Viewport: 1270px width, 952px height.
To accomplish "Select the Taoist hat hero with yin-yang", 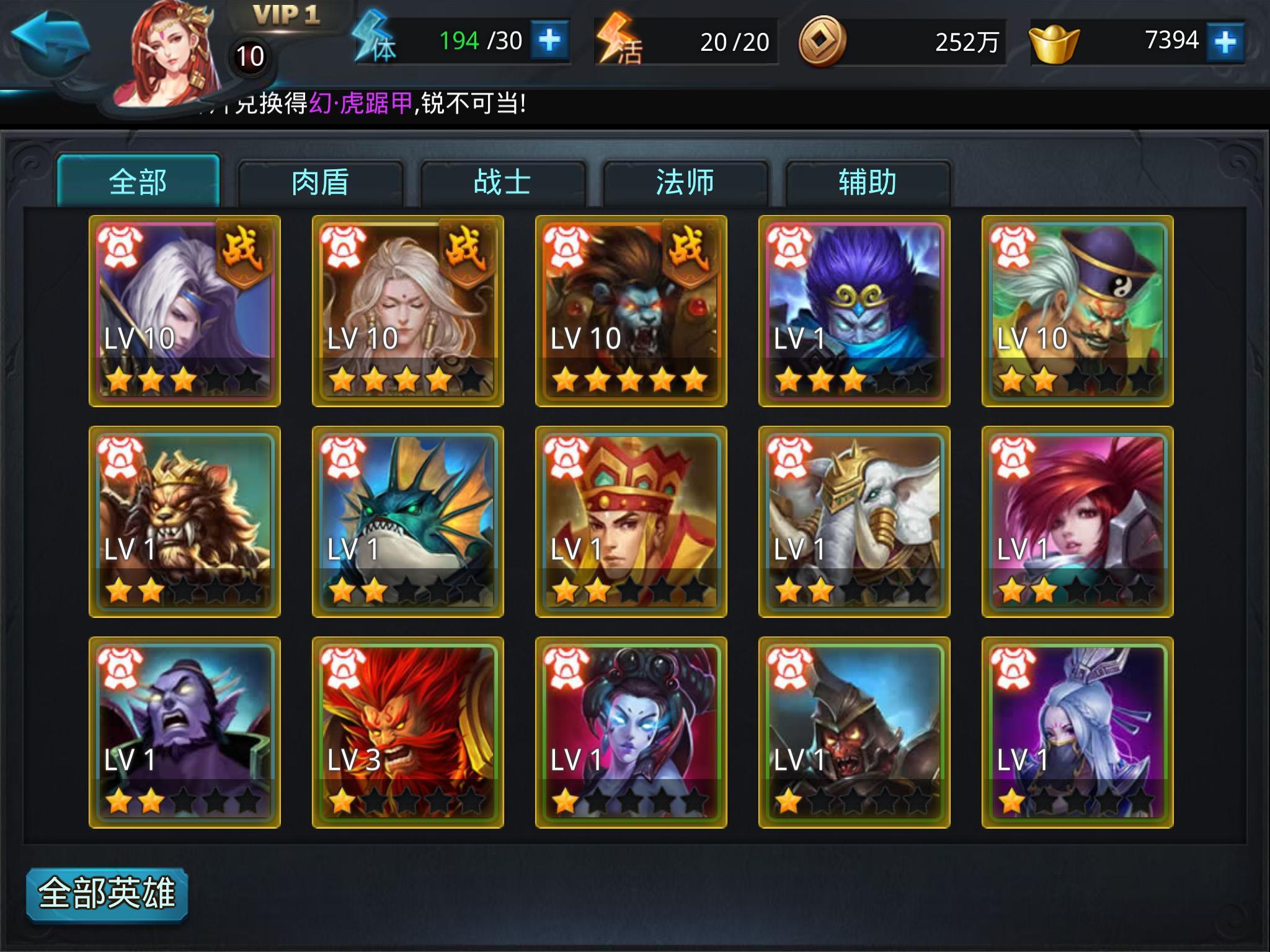I will tap(1078, 311).
